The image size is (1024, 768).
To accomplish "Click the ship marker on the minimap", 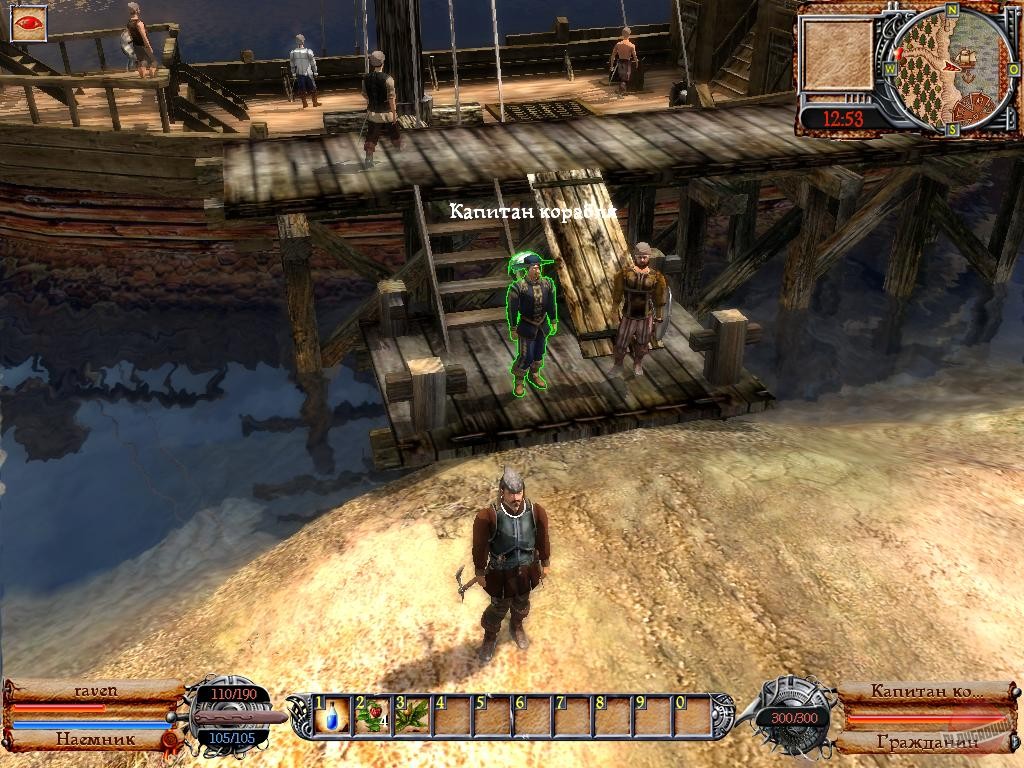I will [967, 57].
